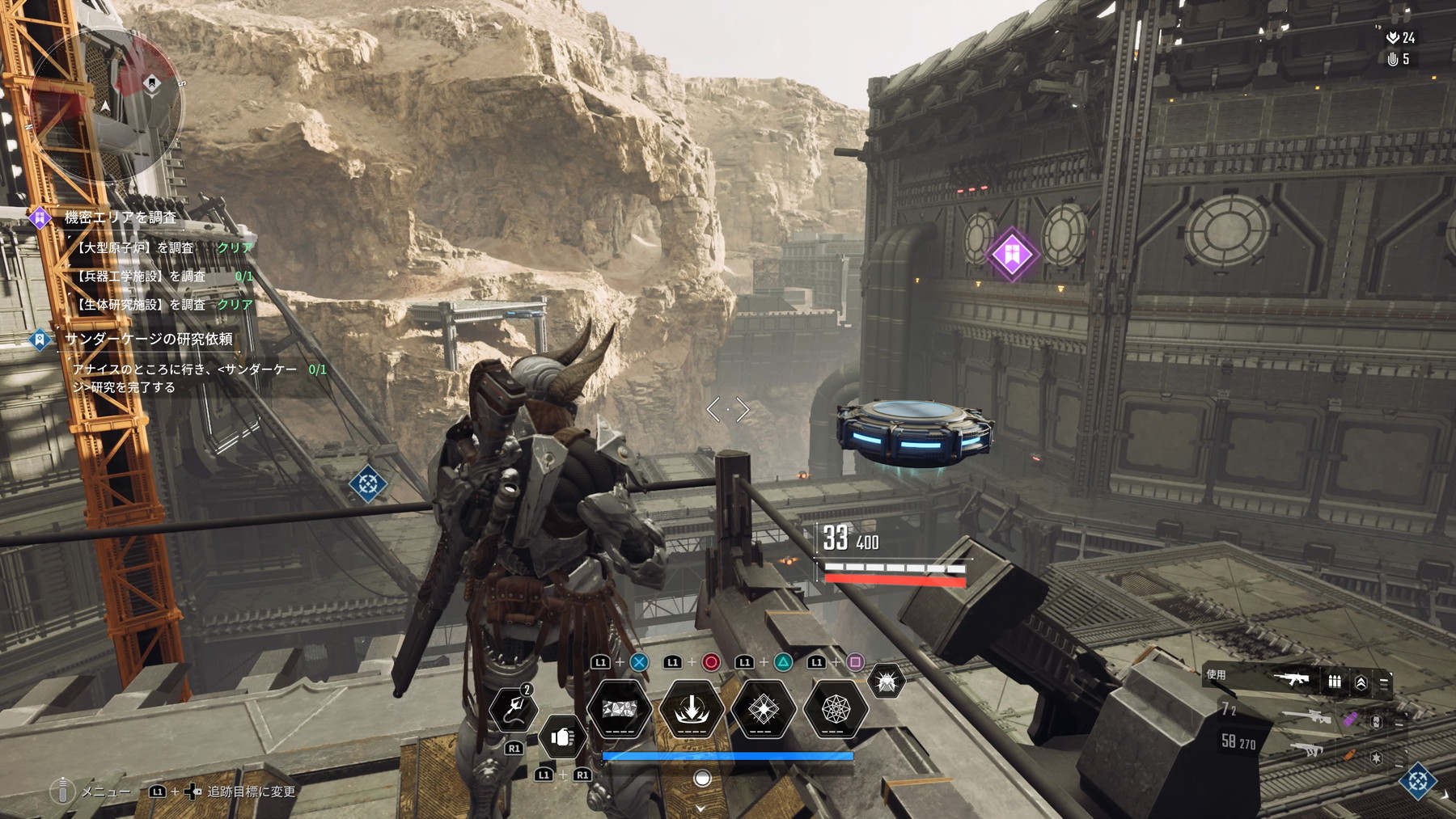This screenshot has height=819, width=1456.
Task: Activate the downward slam skill icon
Action: (x=692, y=709)
